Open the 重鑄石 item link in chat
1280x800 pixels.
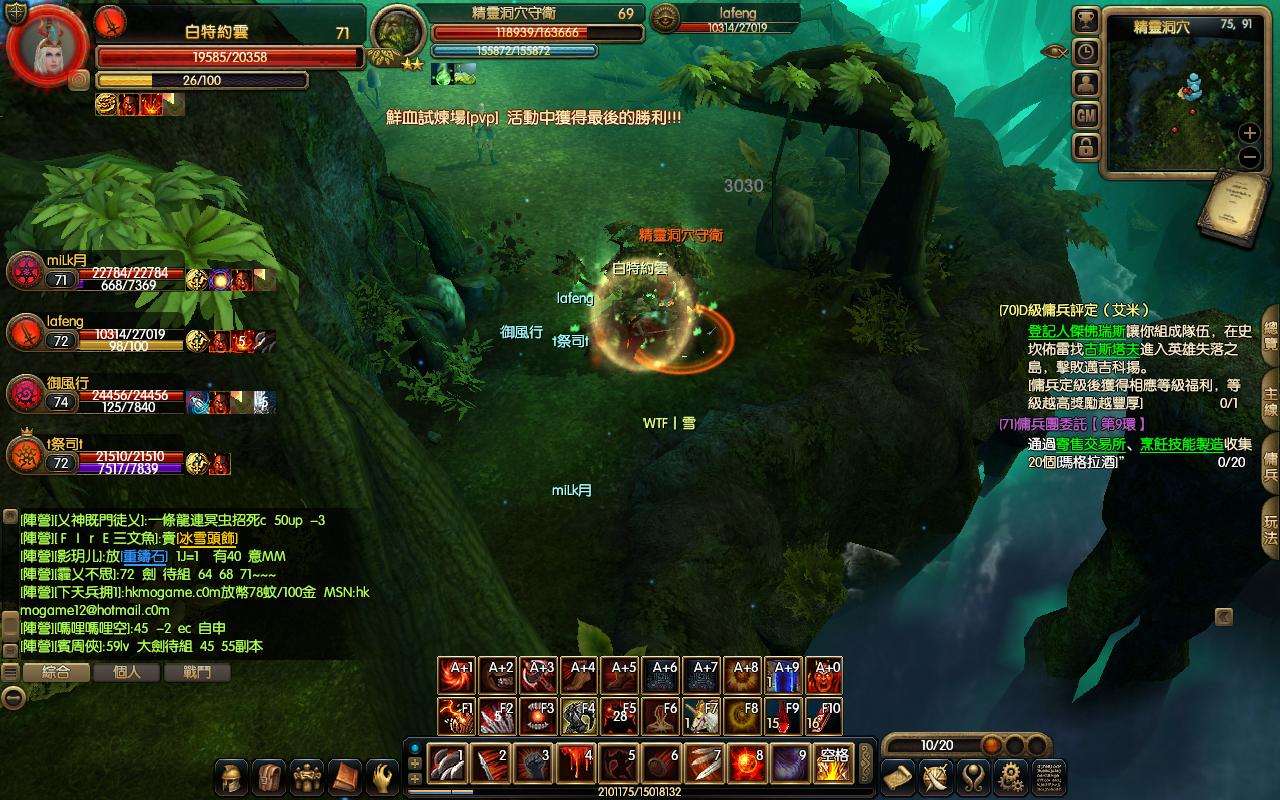(x=143, y=556)
